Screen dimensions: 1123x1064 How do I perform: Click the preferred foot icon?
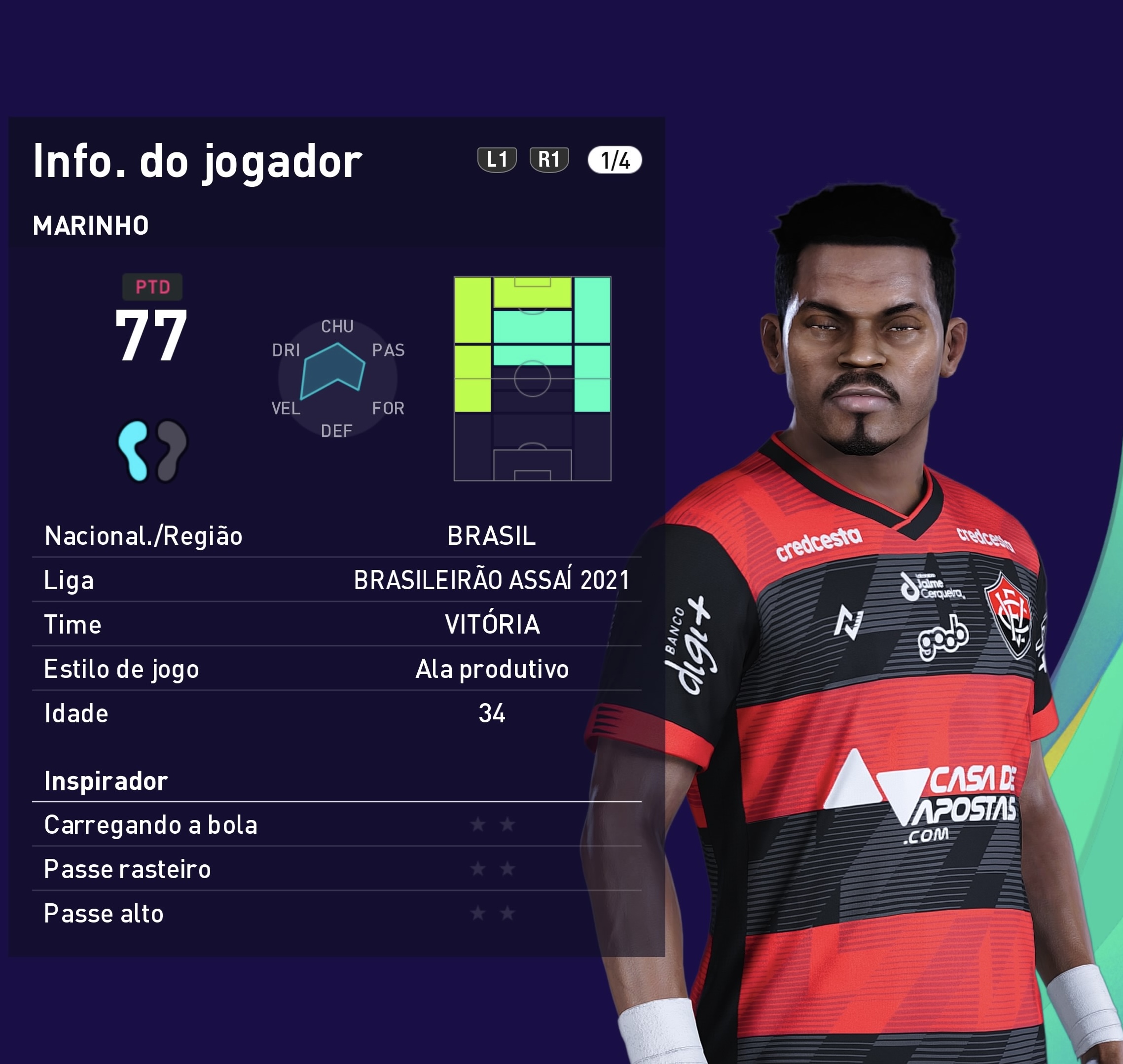pyautogui.click(x=152, y=451)
